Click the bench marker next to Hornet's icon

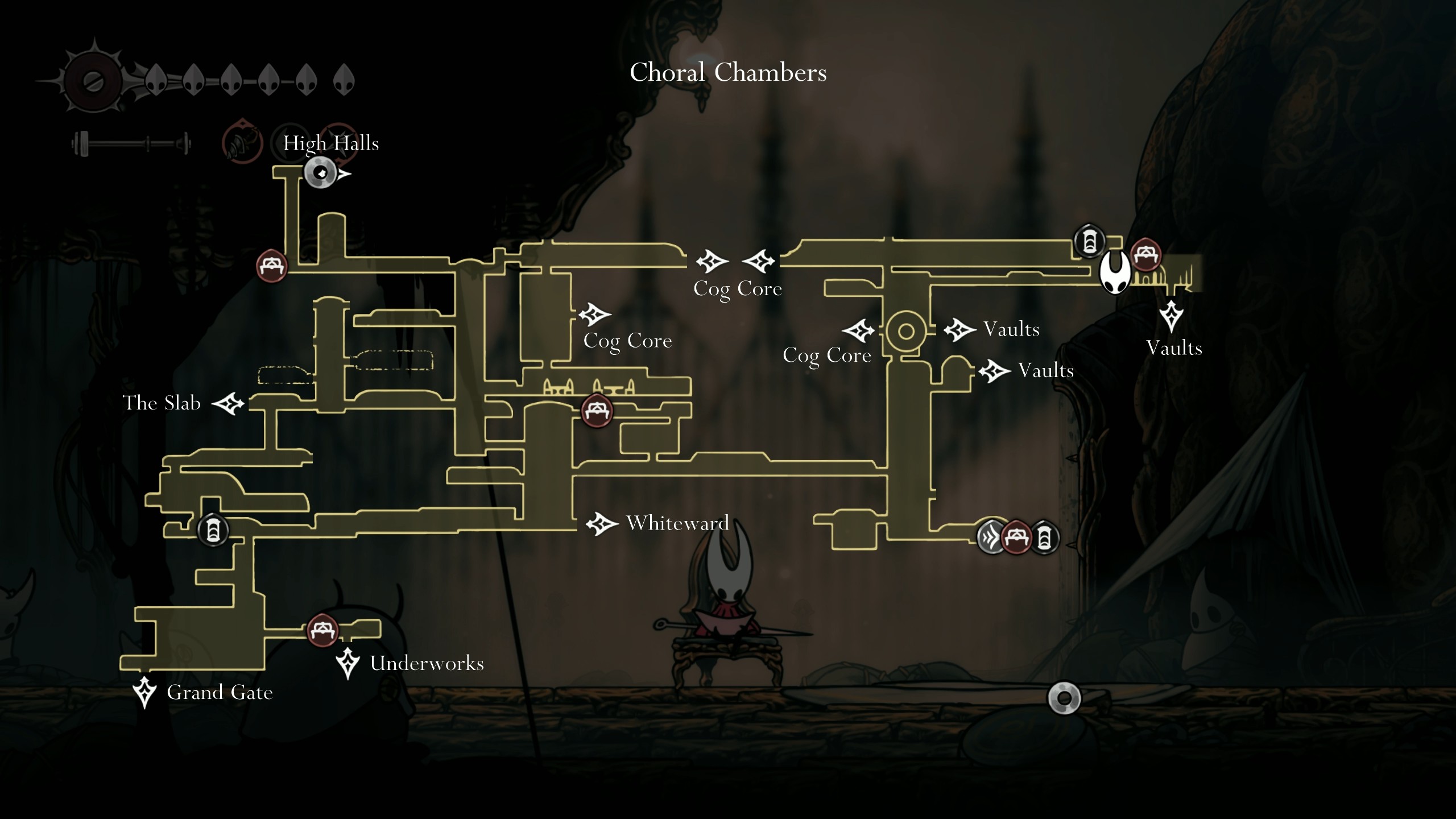point(1145,254)
